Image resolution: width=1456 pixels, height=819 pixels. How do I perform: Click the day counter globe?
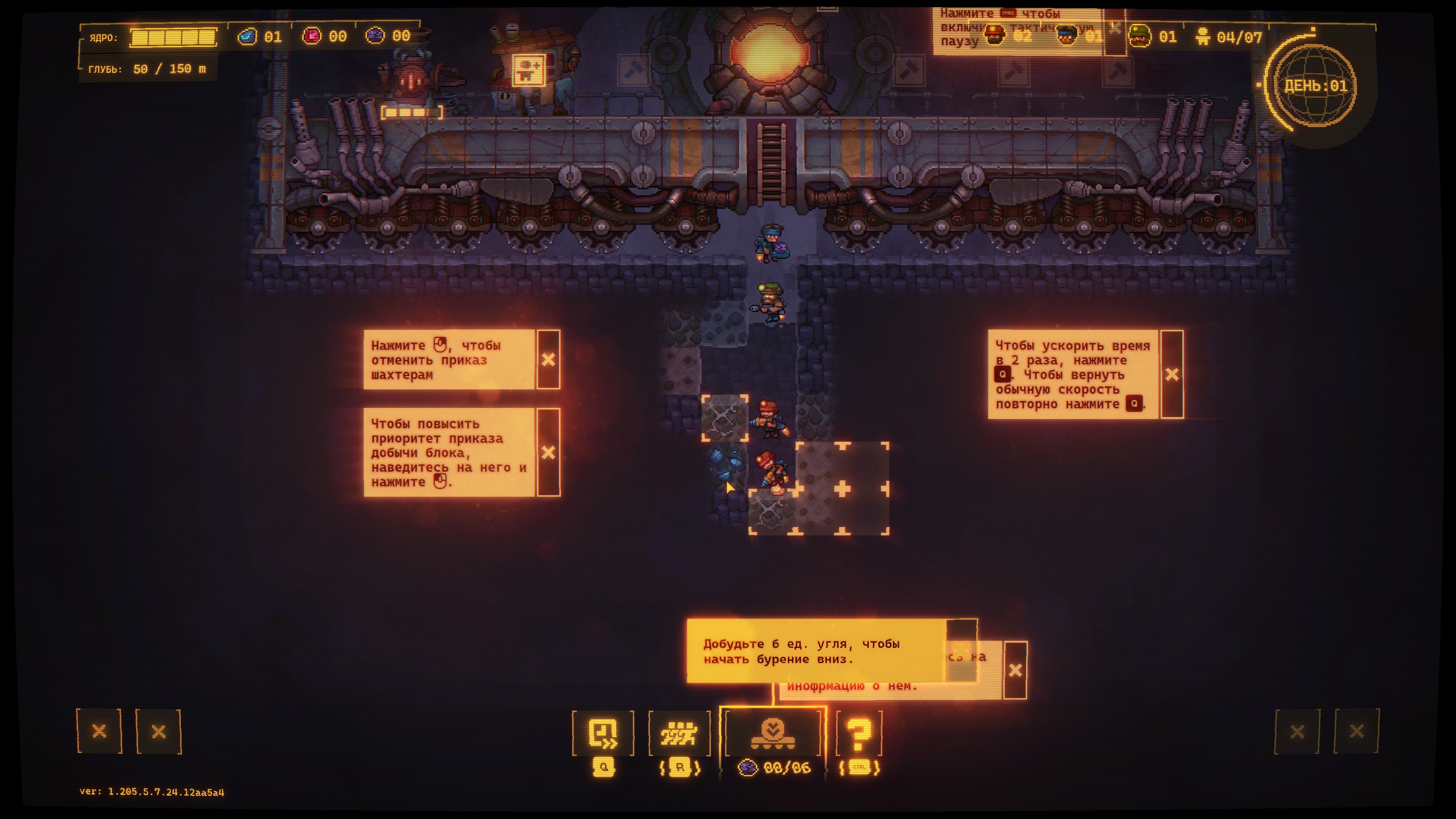point(1315,86)
